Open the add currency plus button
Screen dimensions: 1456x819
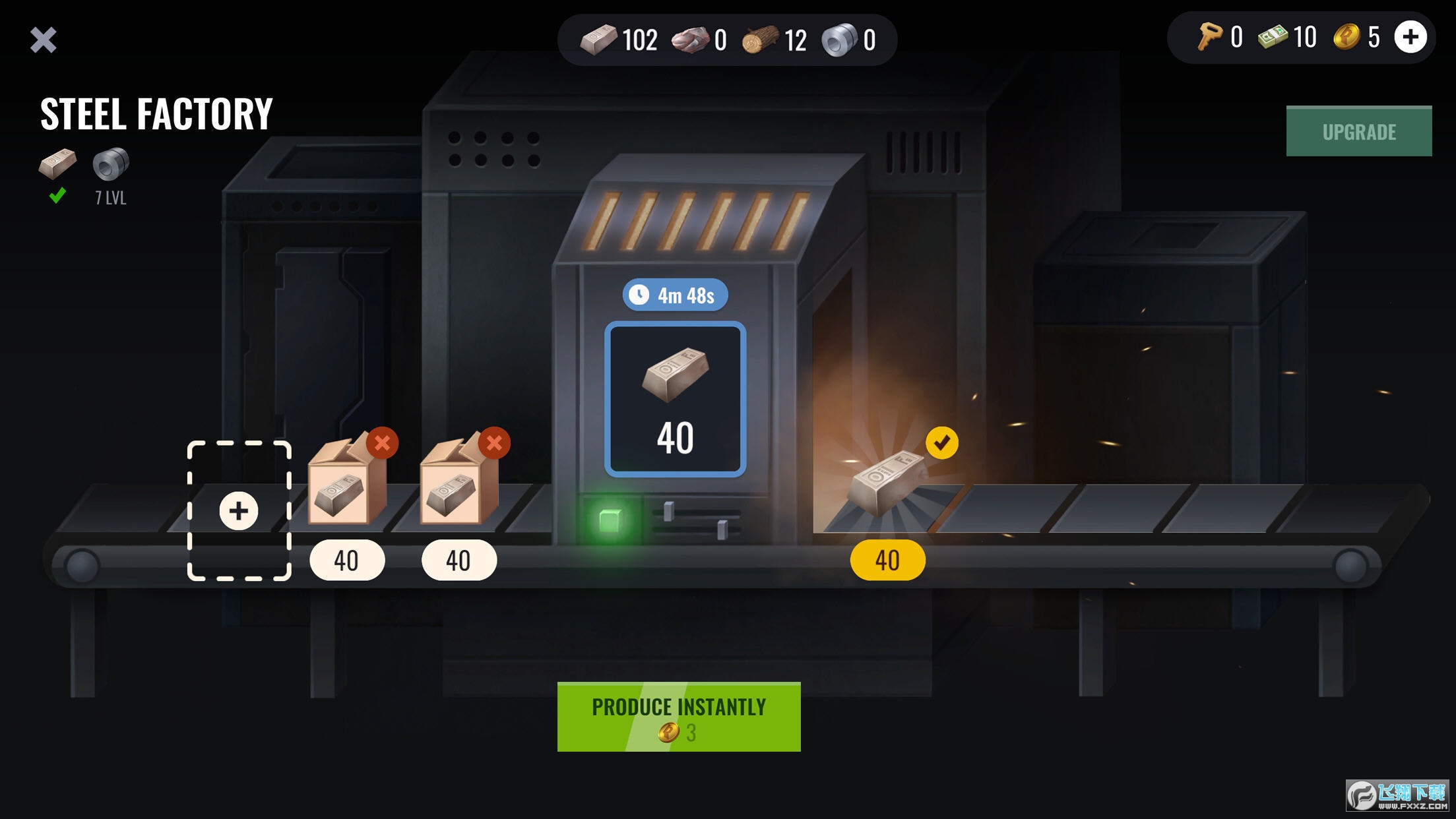click(x=1410, y=37)
